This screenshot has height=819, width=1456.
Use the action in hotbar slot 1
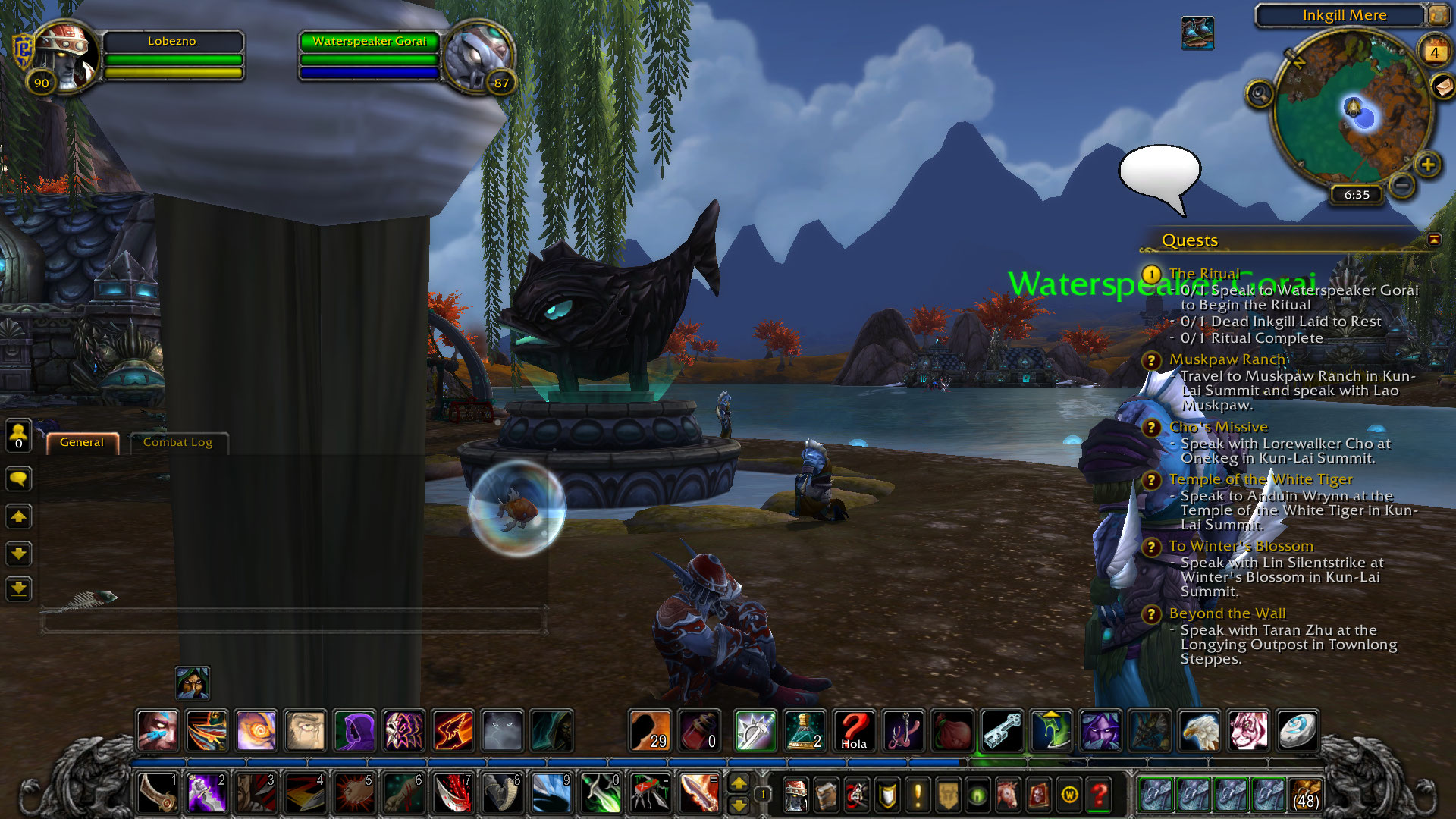tap(158, 793)
